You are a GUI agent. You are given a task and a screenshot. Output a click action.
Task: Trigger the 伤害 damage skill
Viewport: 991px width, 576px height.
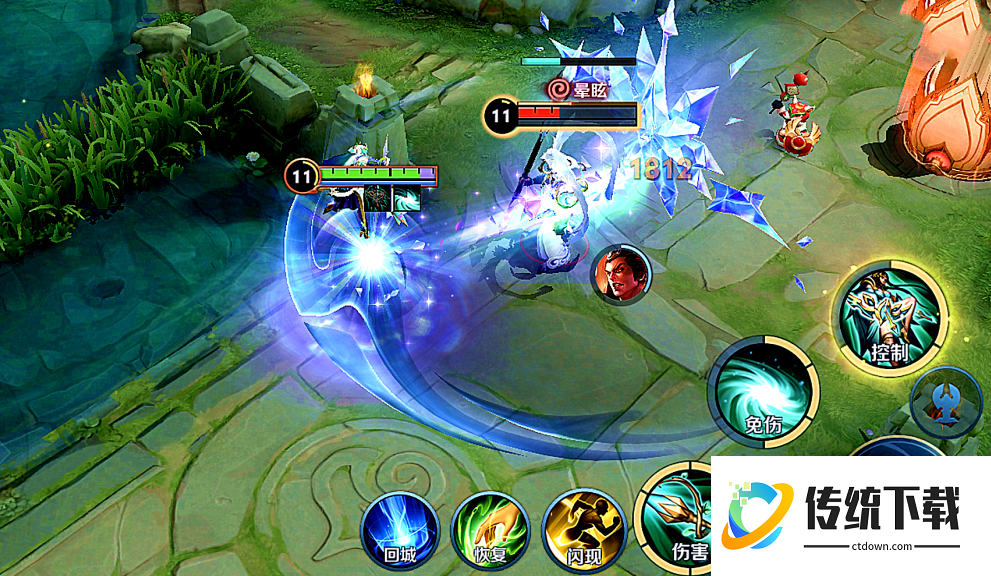click(x=676, y=515)
